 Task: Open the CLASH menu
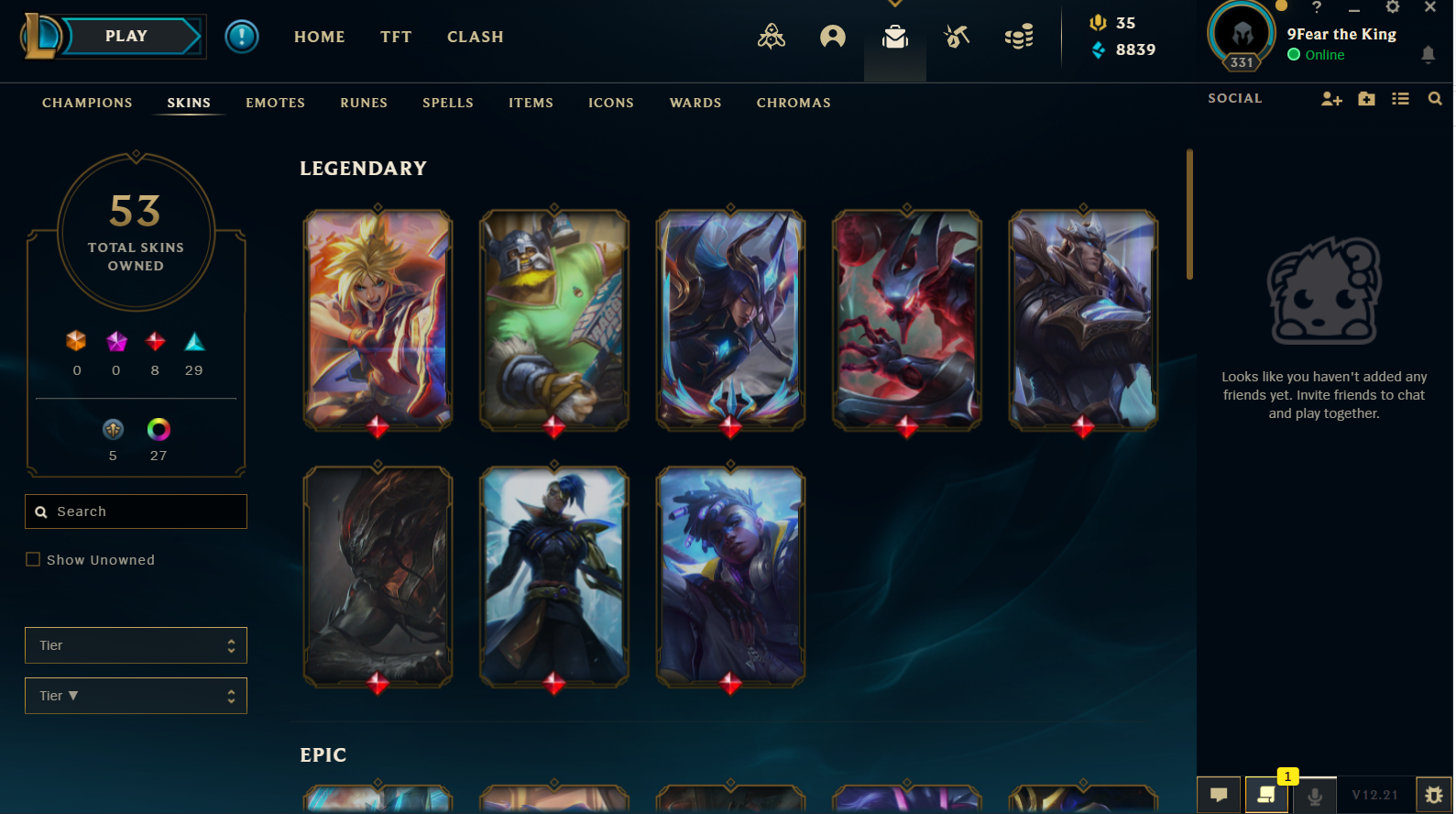(475, 37)
